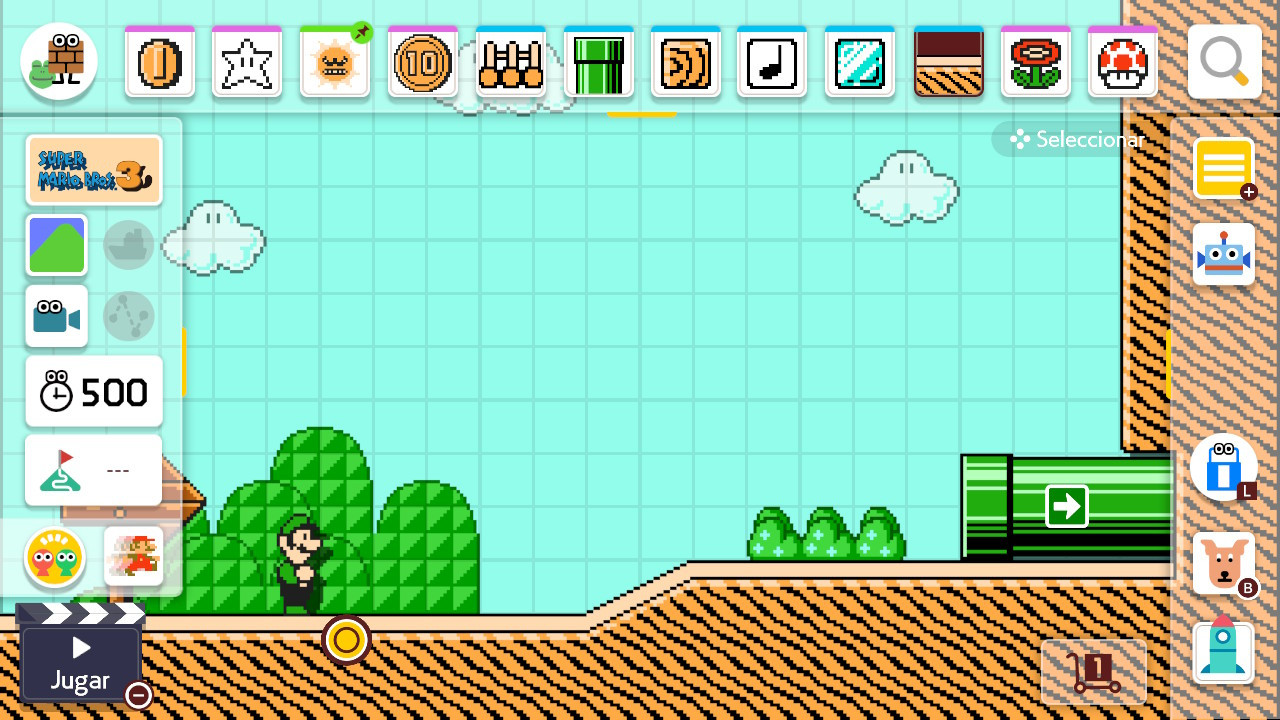The width and height of the screenshot is (1280, 720).
Task: Select the Fire Flower power-up
Action: (x=1035, y=62)
